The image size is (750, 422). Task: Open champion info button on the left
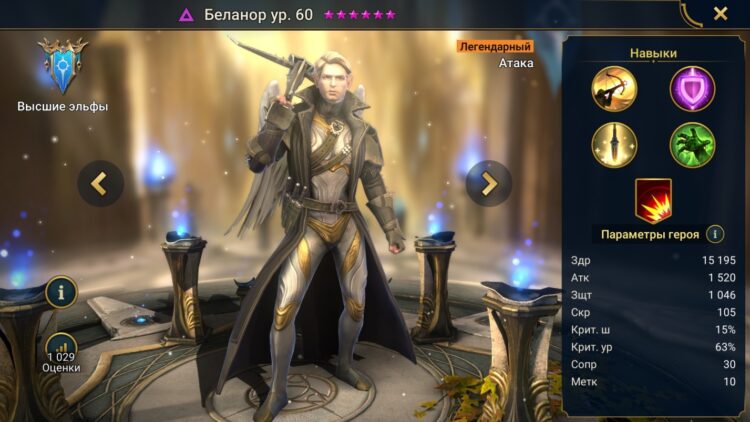[x=61, y=292]
